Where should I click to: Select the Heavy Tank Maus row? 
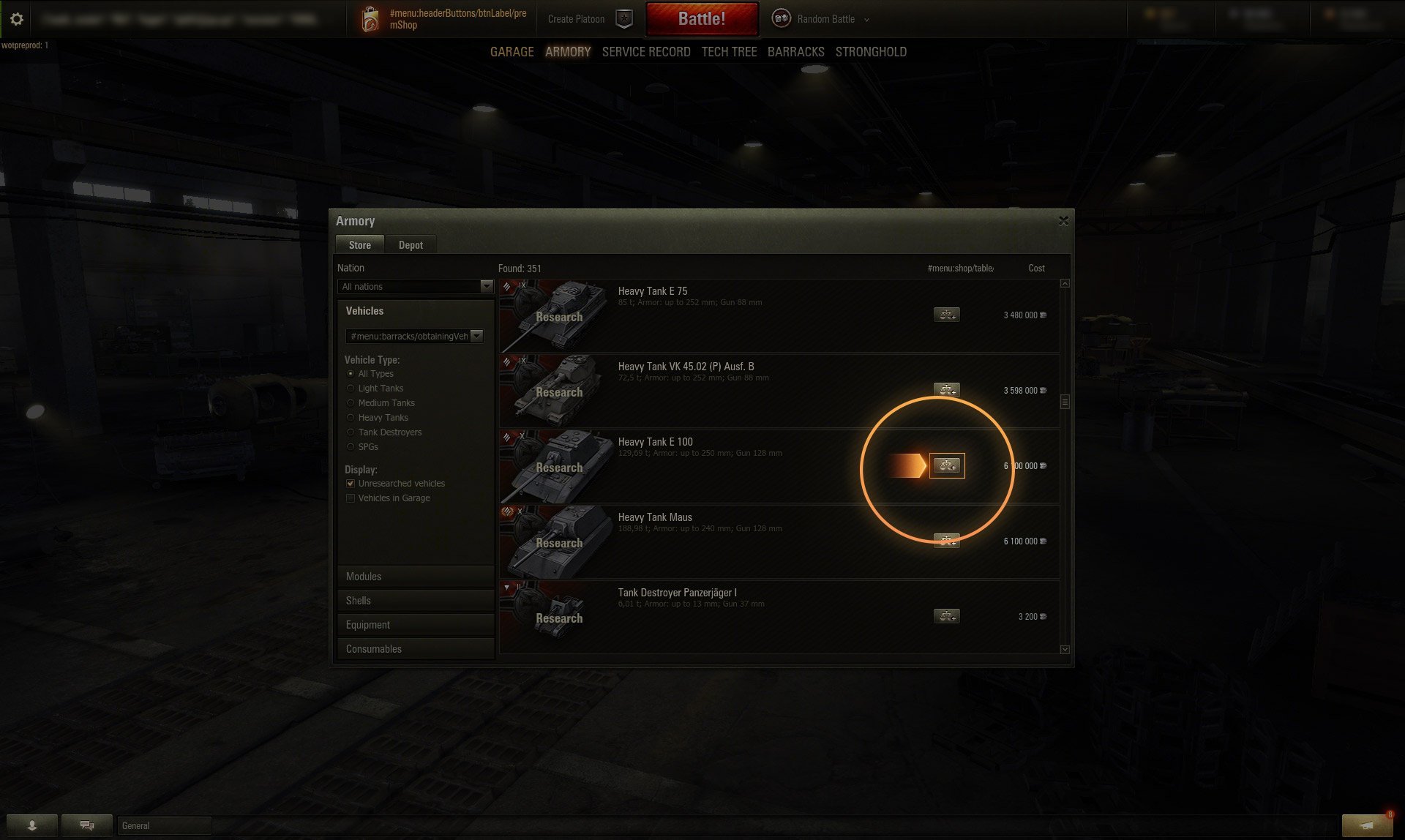click(x=732, y=542)
